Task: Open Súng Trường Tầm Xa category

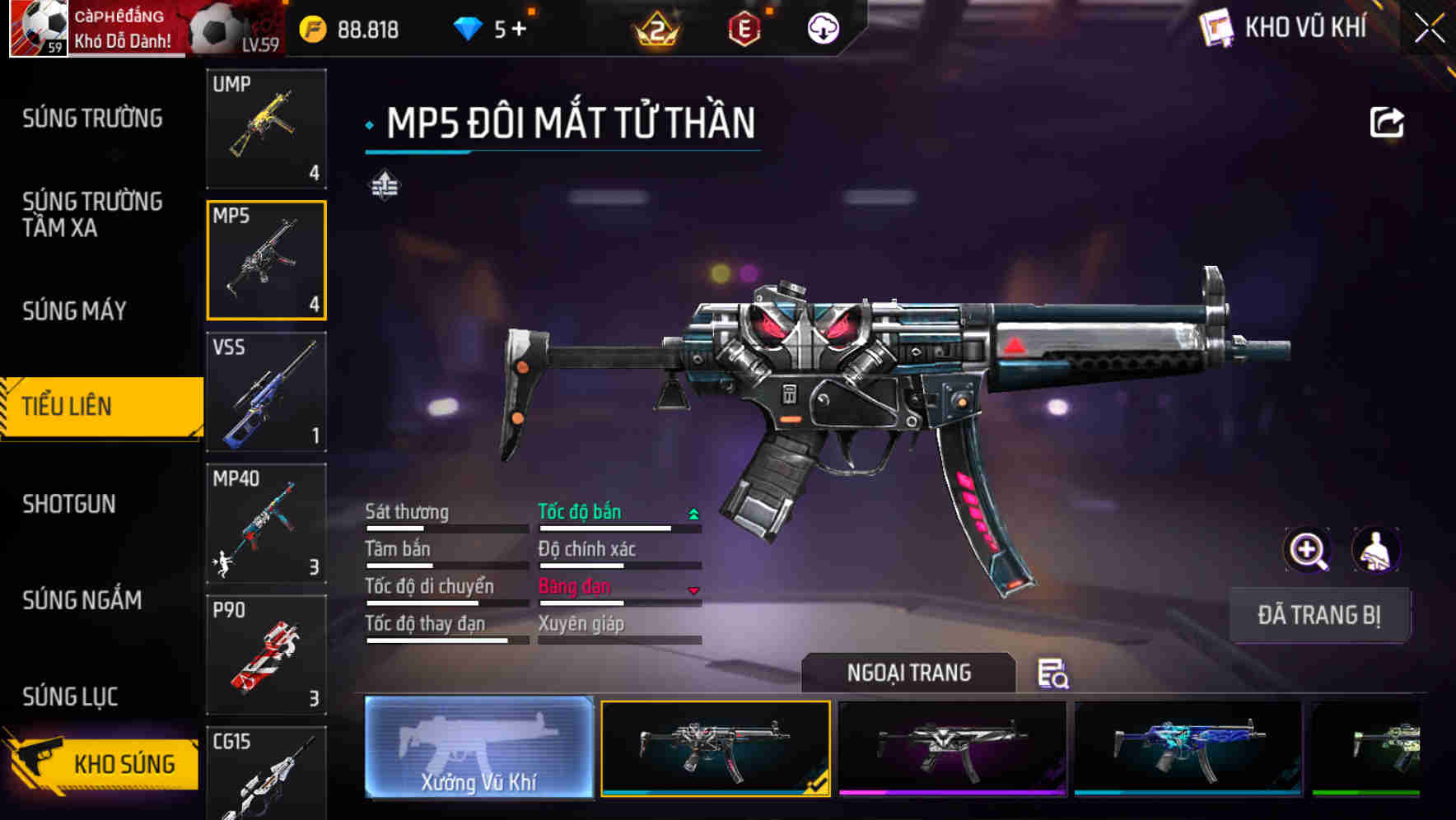Action: click(x=92, y=214)
